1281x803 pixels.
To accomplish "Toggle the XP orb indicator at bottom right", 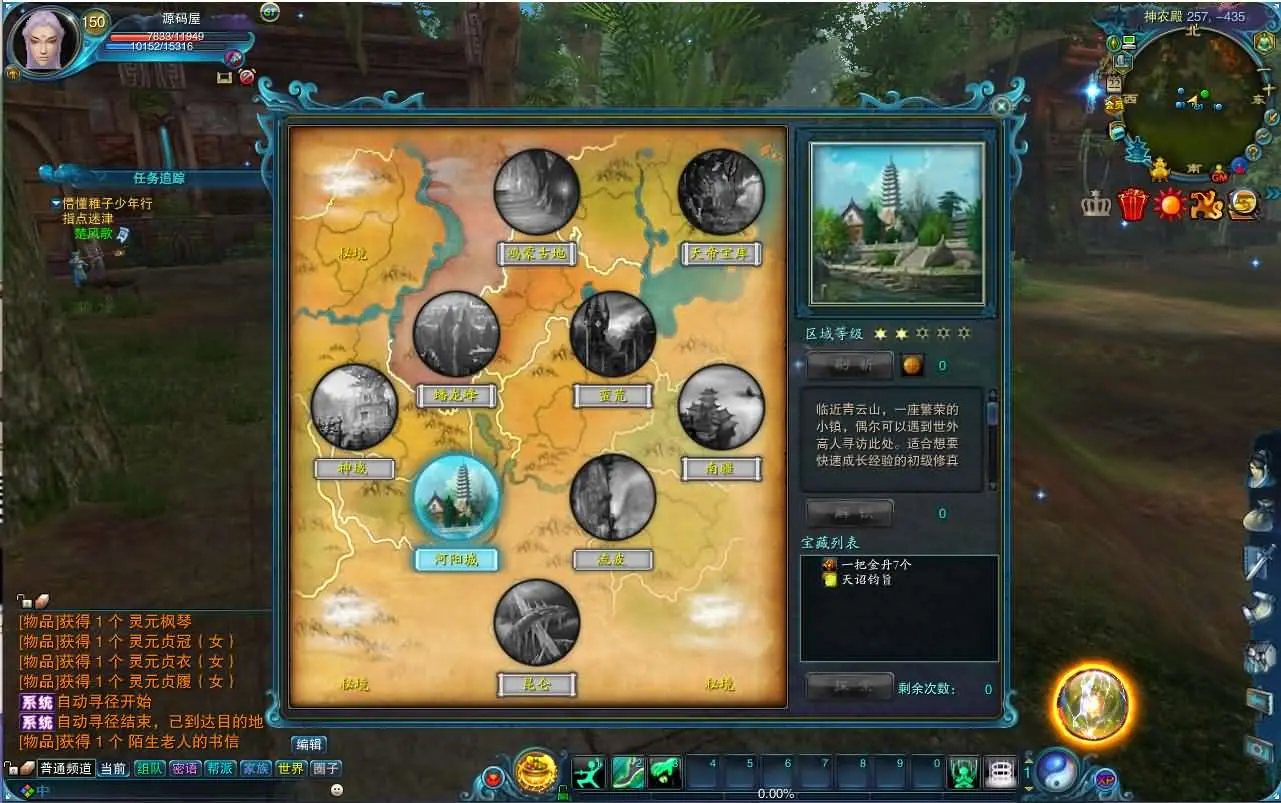I will coord(1106,779).
